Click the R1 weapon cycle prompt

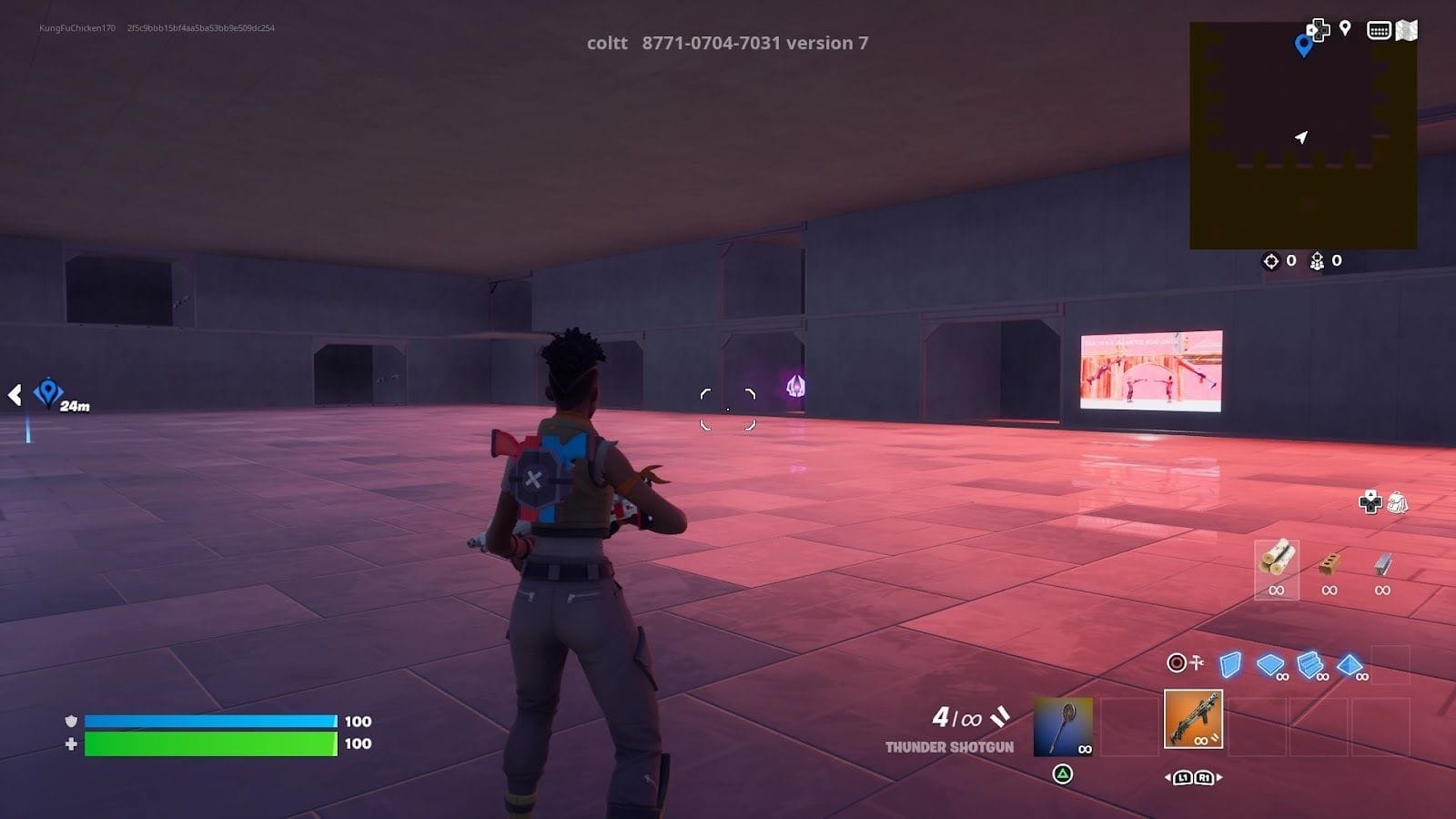[x=1204, y=778]
